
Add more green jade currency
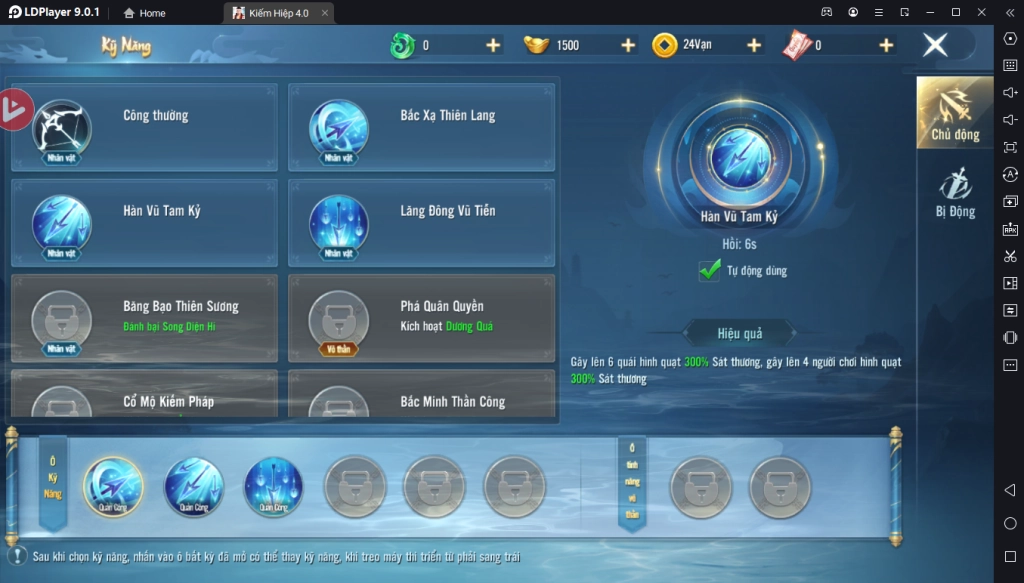point(493,45)
